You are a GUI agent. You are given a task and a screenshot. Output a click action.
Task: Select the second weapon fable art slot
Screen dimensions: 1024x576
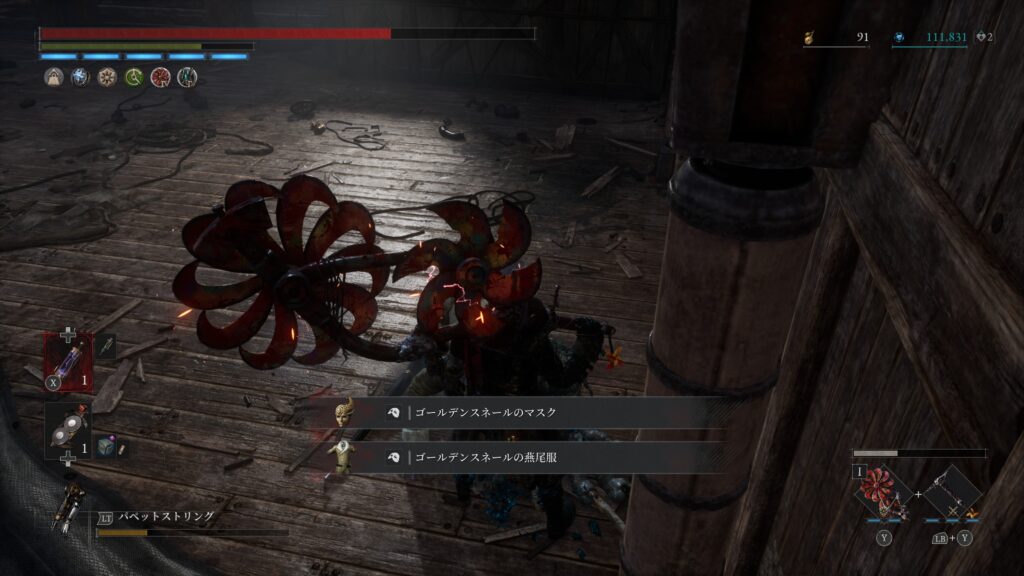[951, 492]
